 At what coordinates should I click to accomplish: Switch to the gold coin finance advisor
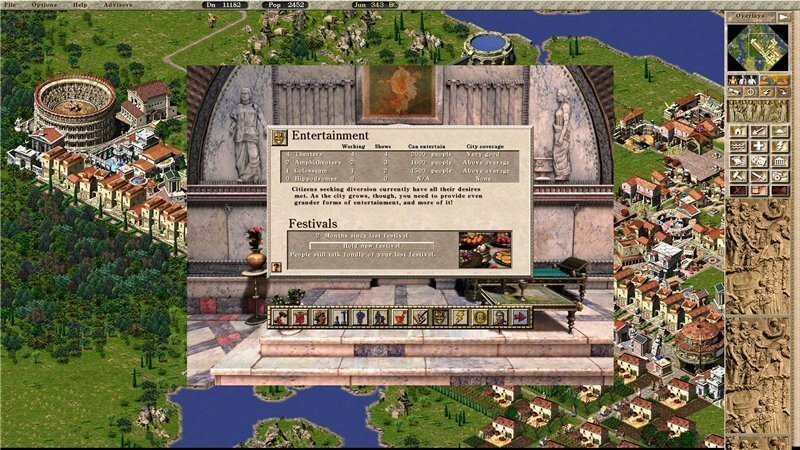[480, 318]
